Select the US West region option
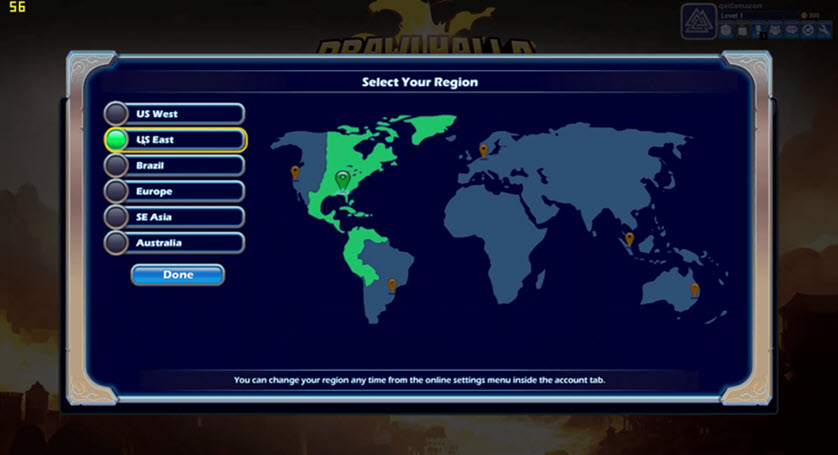Viewport: 838px width, 455px height. (x=175, y=114)
